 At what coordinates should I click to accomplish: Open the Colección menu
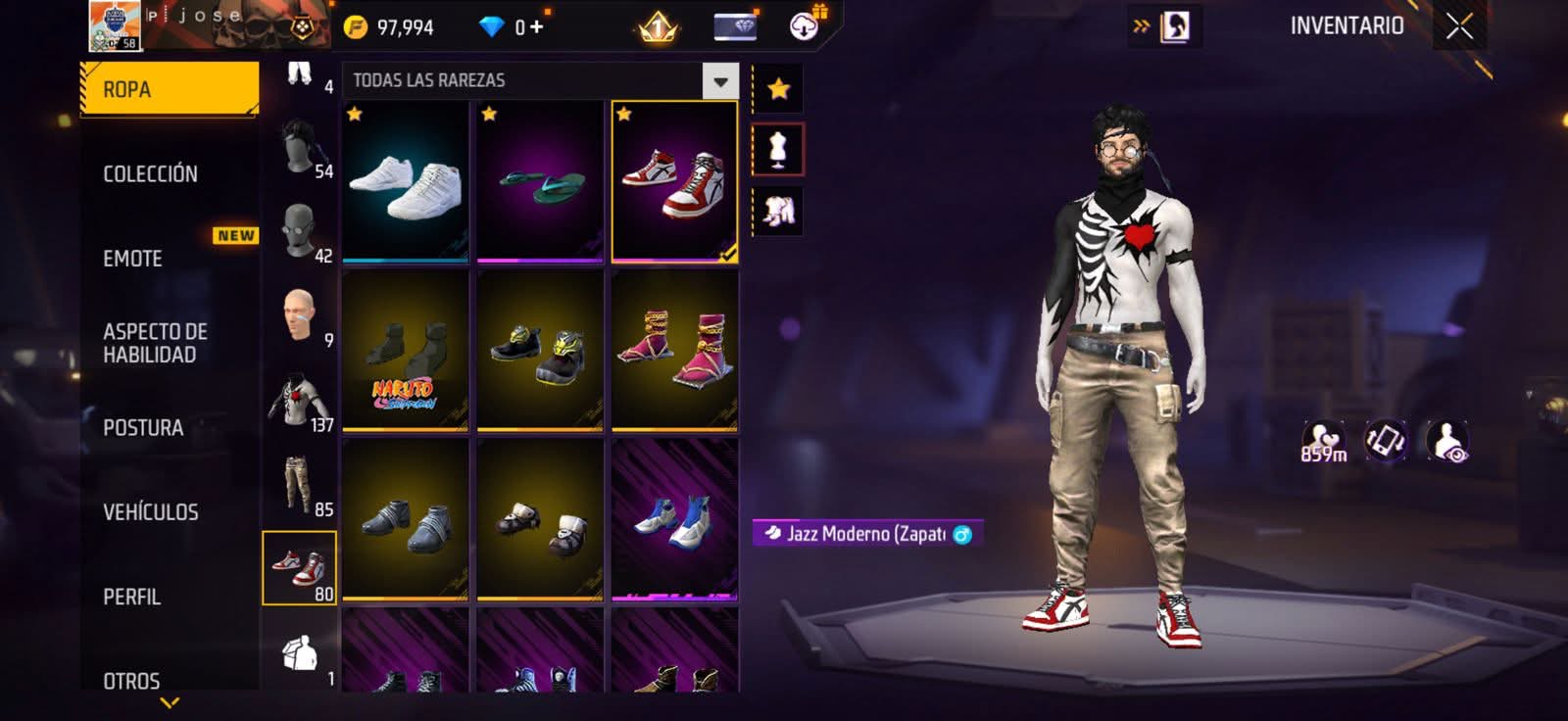coord(150,174)
